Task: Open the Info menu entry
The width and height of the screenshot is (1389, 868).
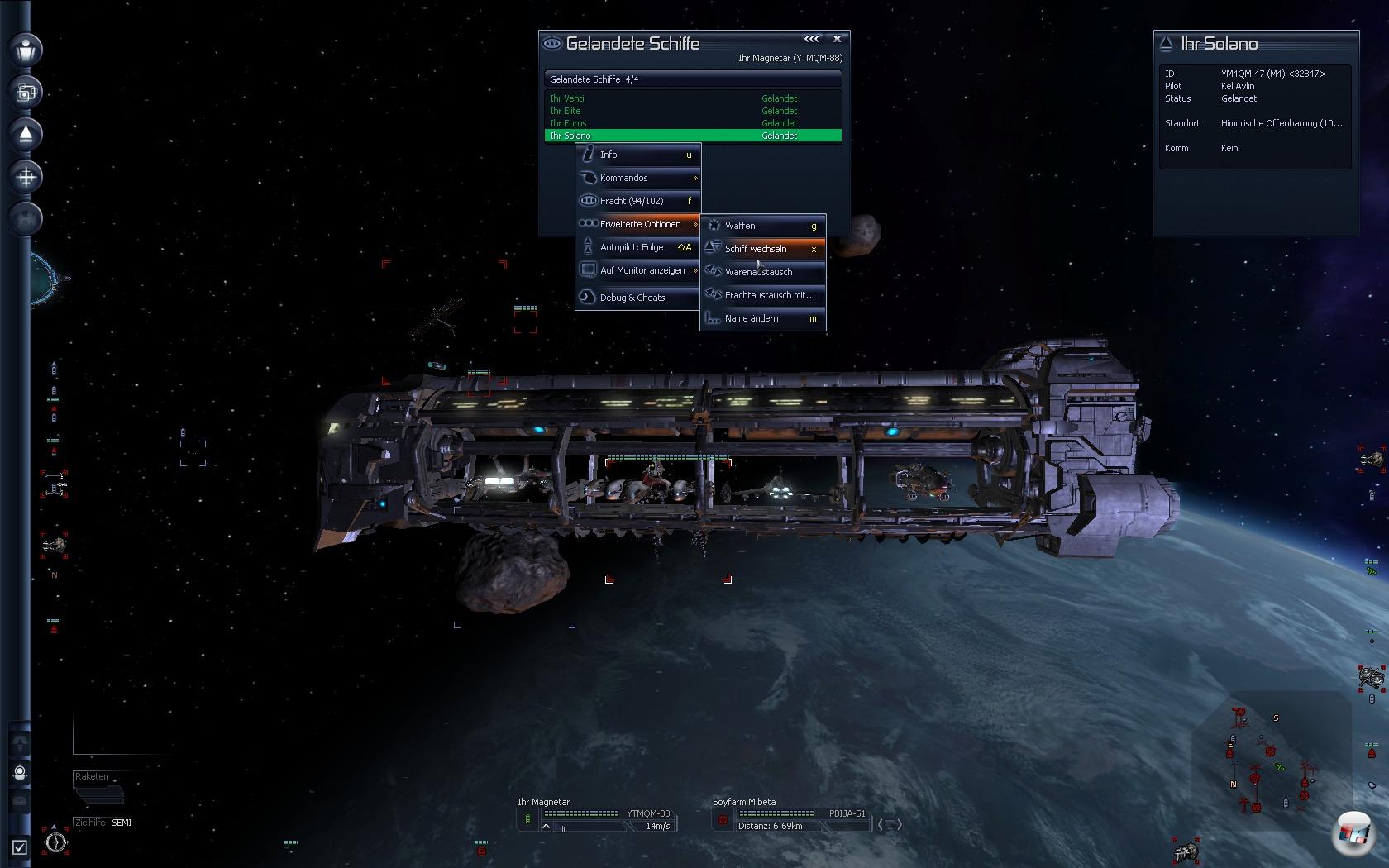Action: pyautogui.click(x=638, y=155)
